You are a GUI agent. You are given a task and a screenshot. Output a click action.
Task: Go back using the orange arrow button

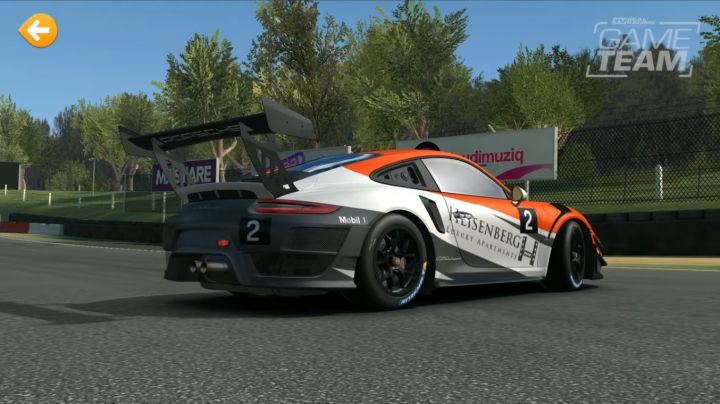38,31
